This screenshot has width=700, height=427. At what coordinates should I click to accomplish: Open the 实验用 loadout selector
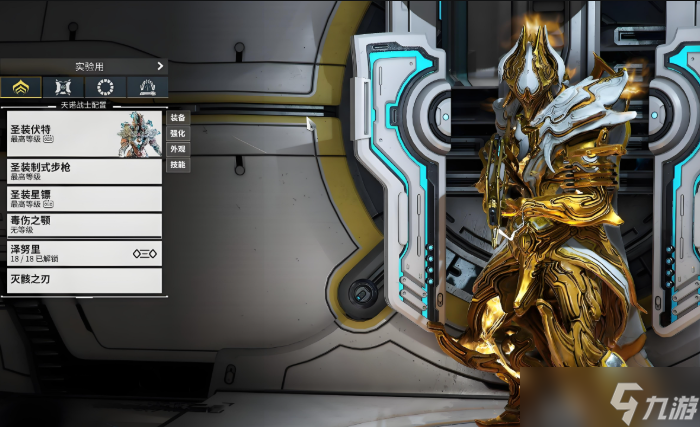coord(83,66)
